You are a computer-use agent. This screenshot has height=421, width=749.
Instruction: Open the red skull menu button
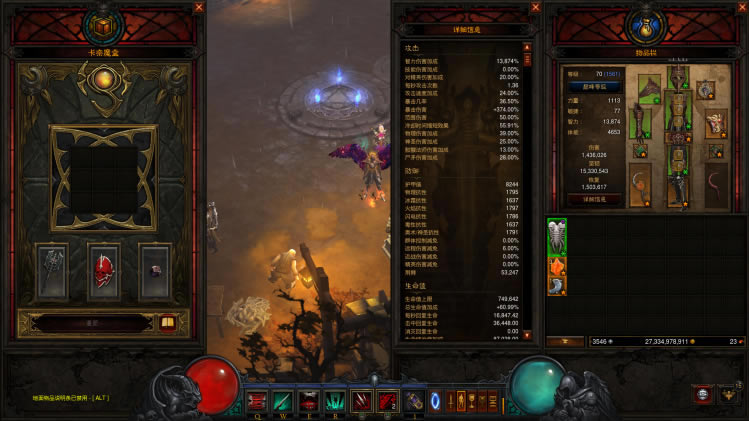click(x=702, y=394)
